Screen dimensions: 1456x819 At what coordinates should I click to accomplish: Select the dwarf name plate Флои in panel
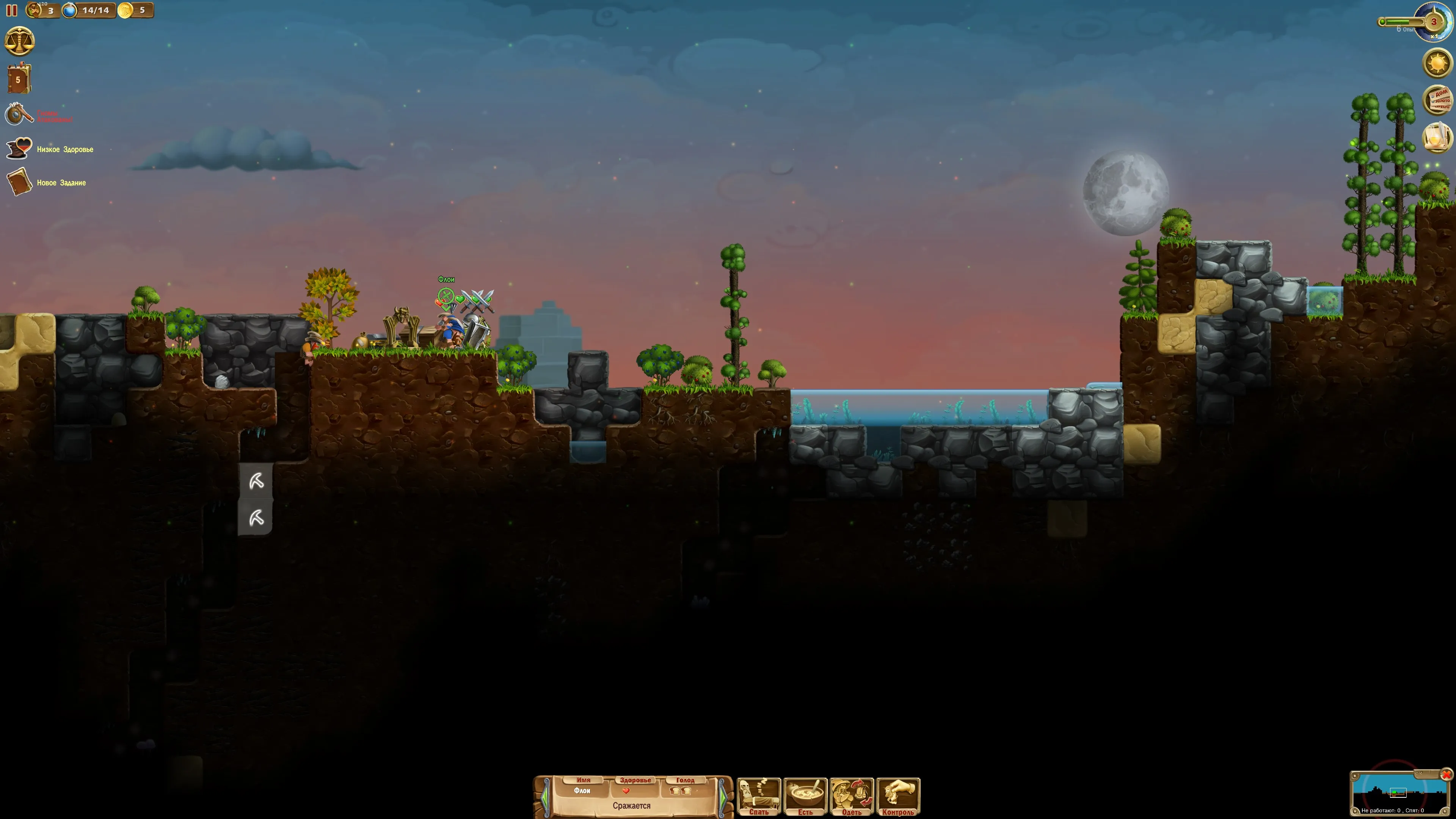point(582,791)
